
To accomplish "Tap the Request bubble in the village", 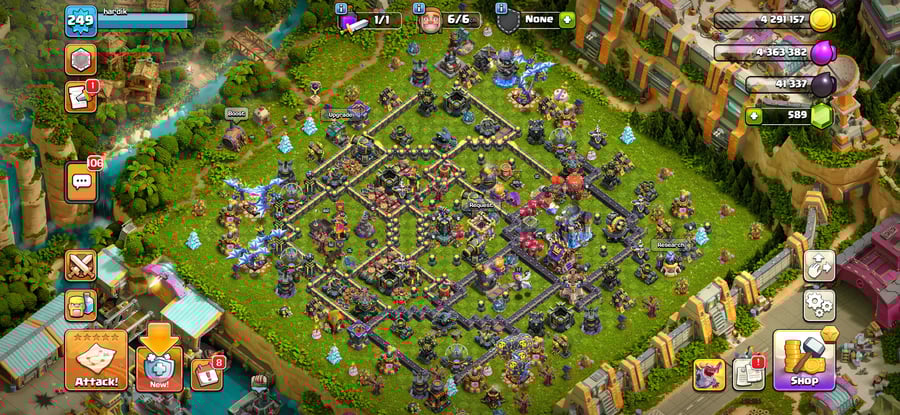I will click(x=481, y=205).
